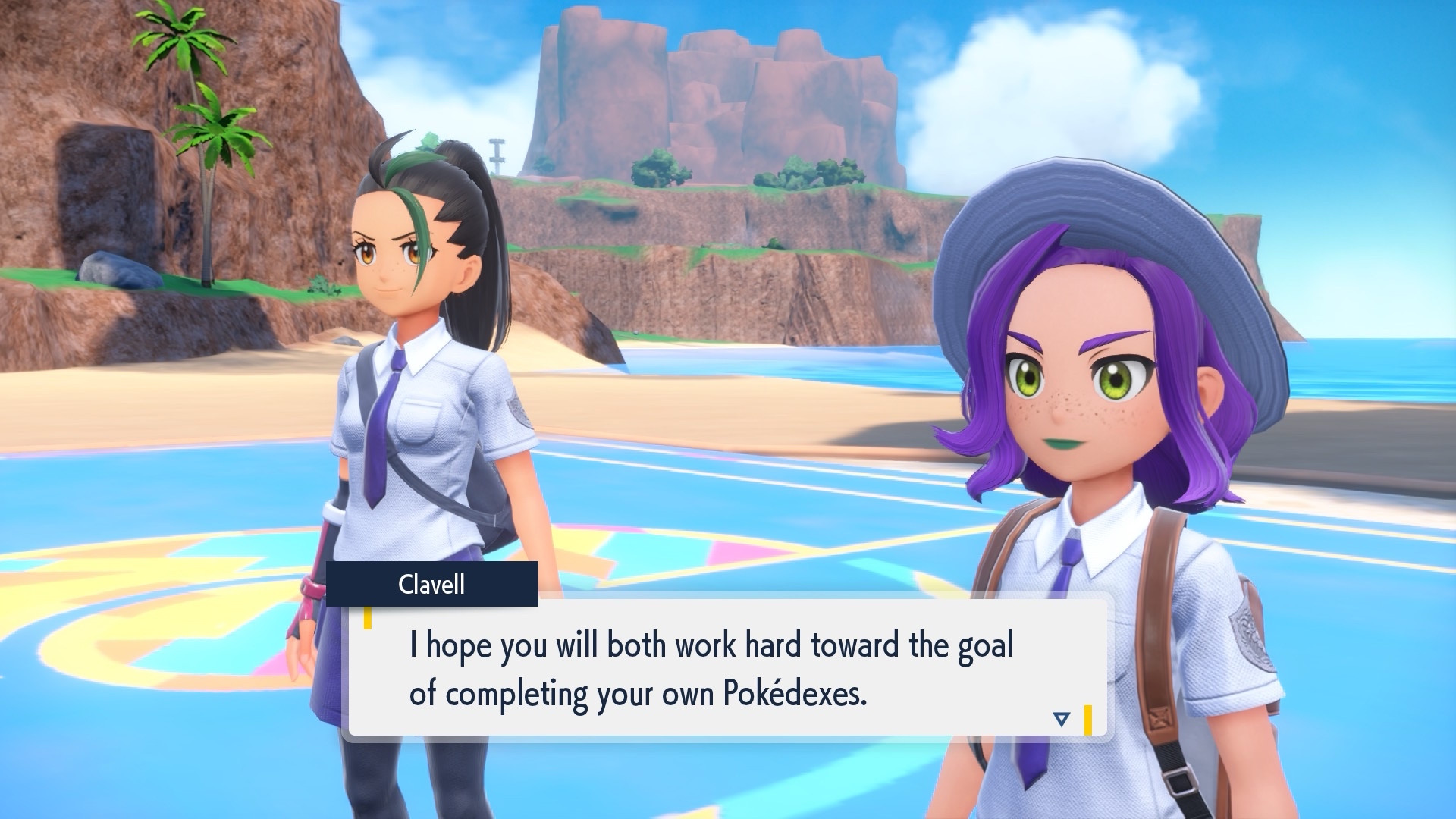Advance dialogue with the down-arrow indicator
Screen dimensions: 1456x819
1062,719
